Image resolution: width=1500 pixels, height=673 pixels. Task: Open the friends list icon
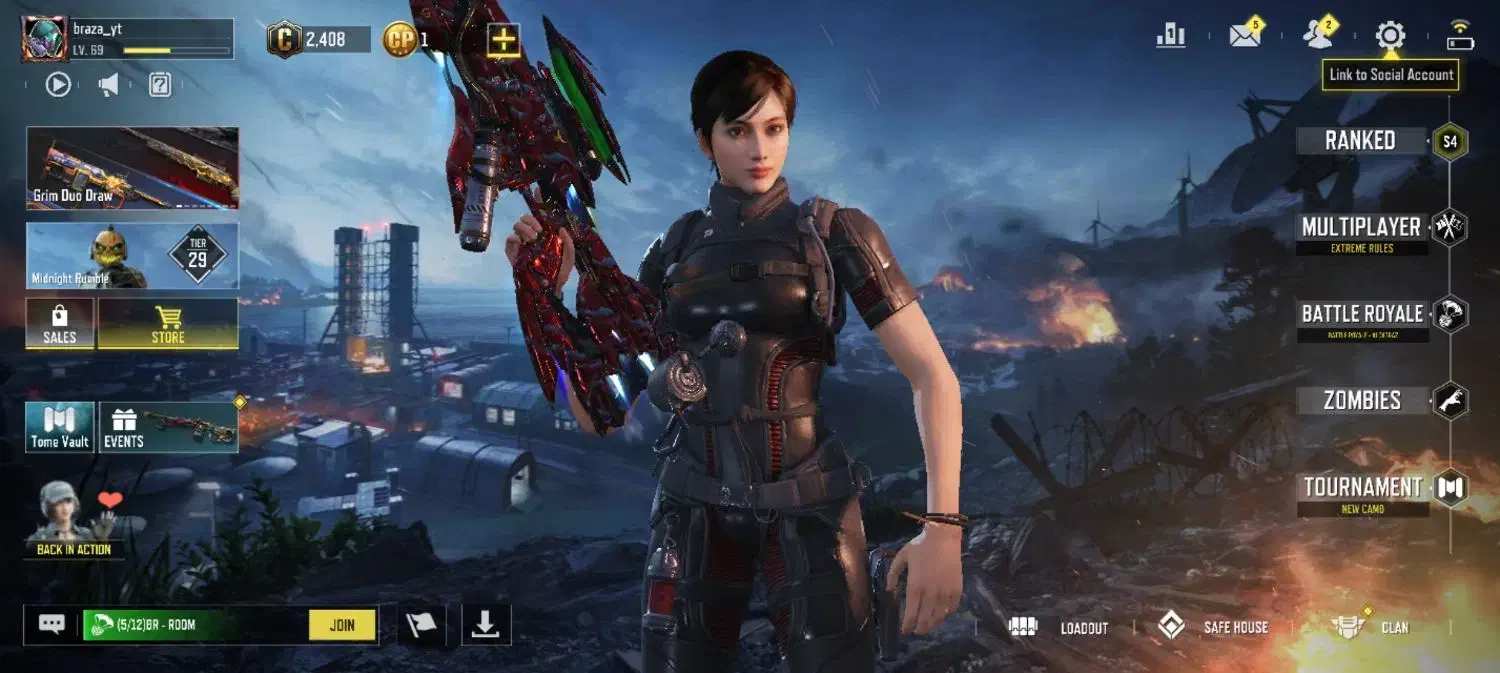click(x=1318, y=36)
